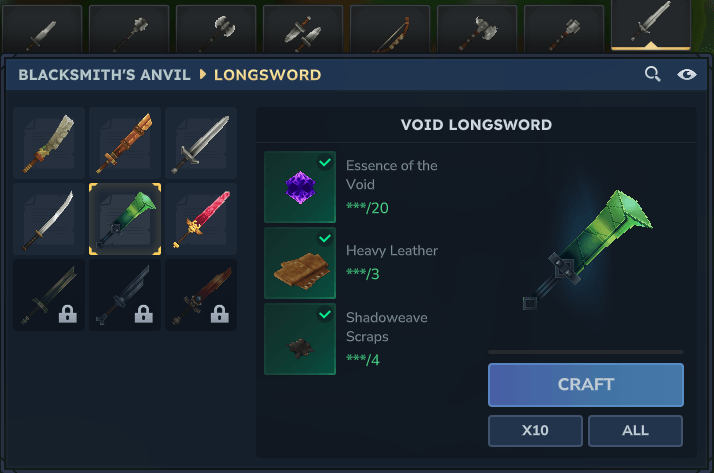Inspect the Heavy Leather ingredient
This screenshot has width=714, height=473.
coord(300,263)
